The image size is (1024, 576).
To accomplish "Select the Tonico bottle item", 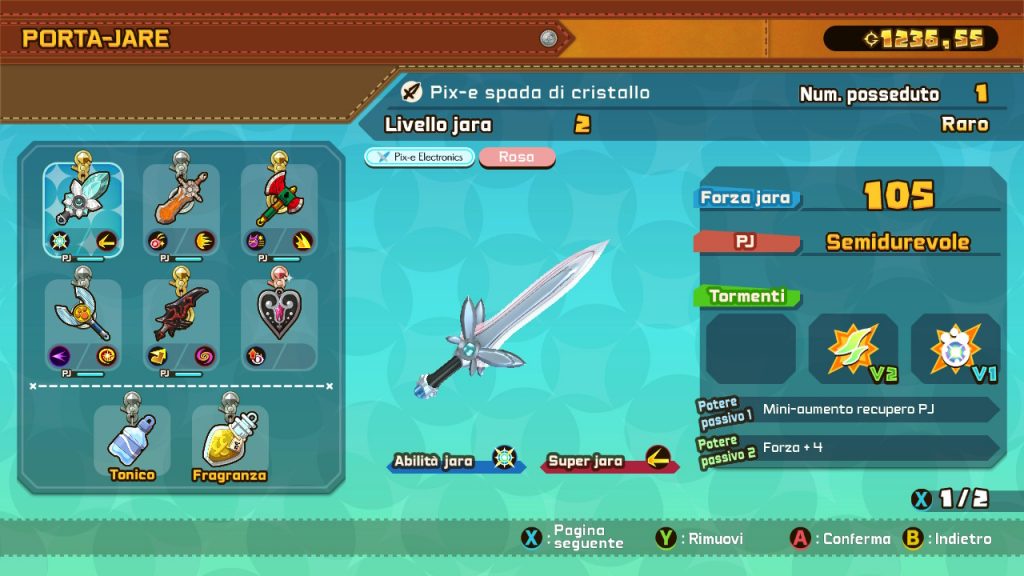I will (x=132, y=442).
